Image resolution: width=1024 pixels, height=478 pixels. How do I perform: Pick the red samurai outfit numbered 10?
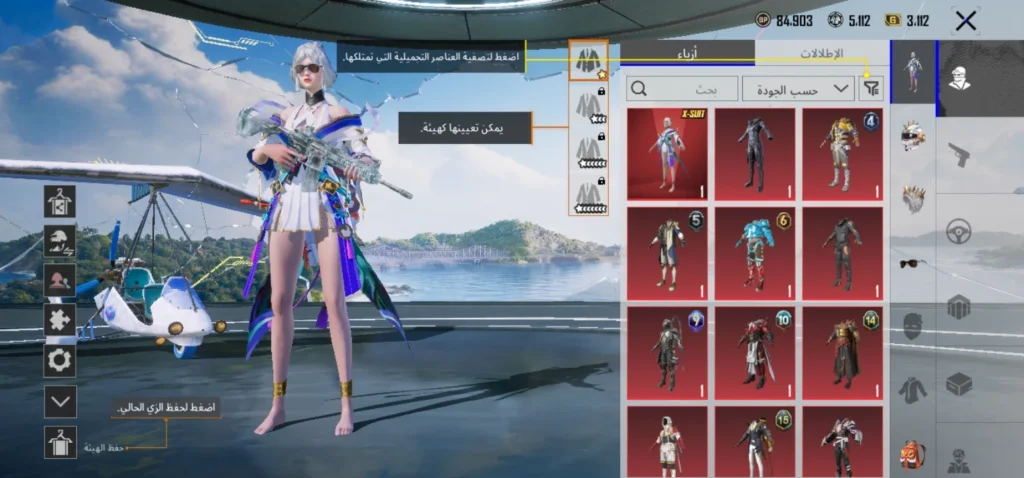pos(755,347)
